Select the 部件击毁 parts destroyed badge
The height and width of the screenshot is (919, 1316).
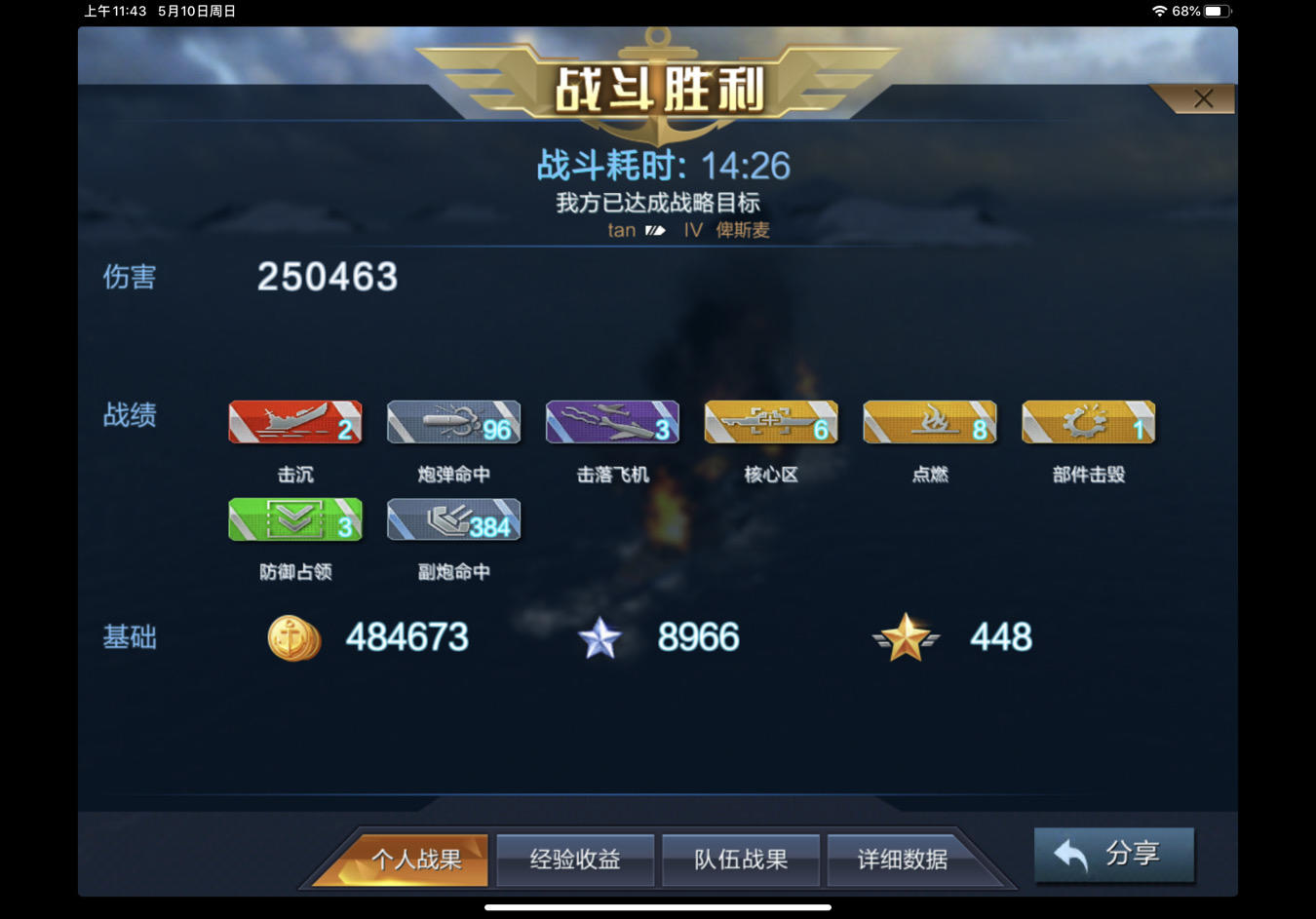[1088, 421]
